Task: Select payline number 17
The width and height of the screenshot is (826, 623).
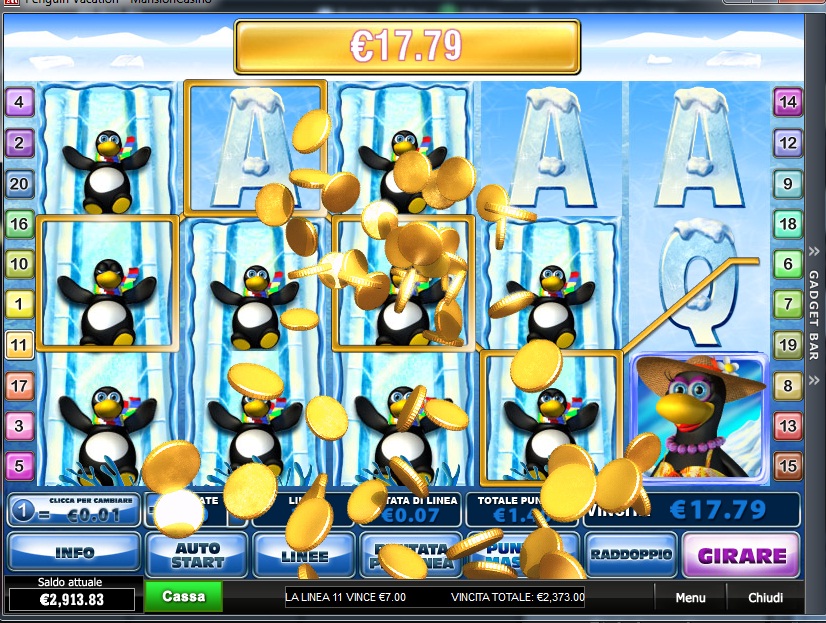Action: pos(19,385)
